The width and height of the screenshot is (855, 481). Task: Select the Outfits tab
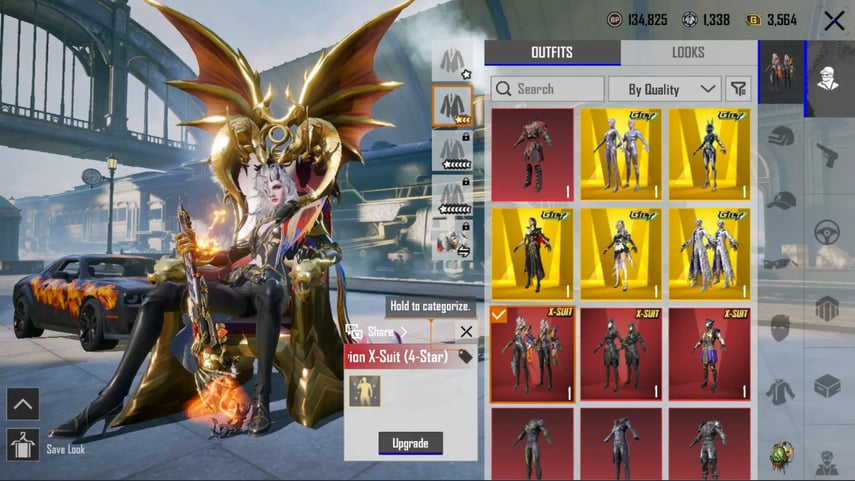coord(552,53)
